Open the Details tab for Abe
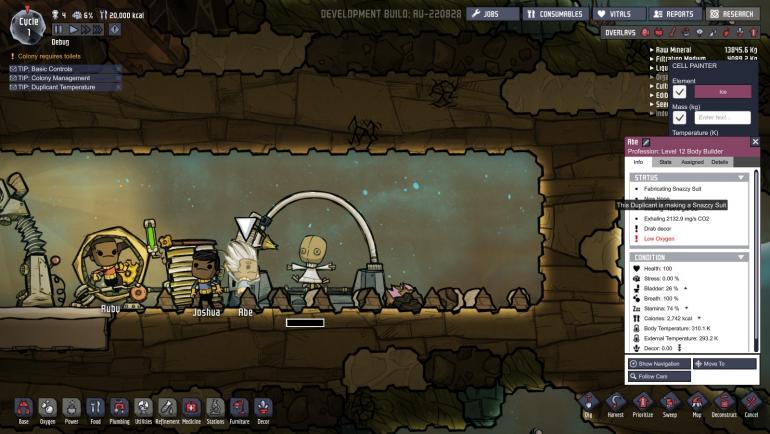The image size is (770, 434). pyautogui.click(x=719, y=161)
